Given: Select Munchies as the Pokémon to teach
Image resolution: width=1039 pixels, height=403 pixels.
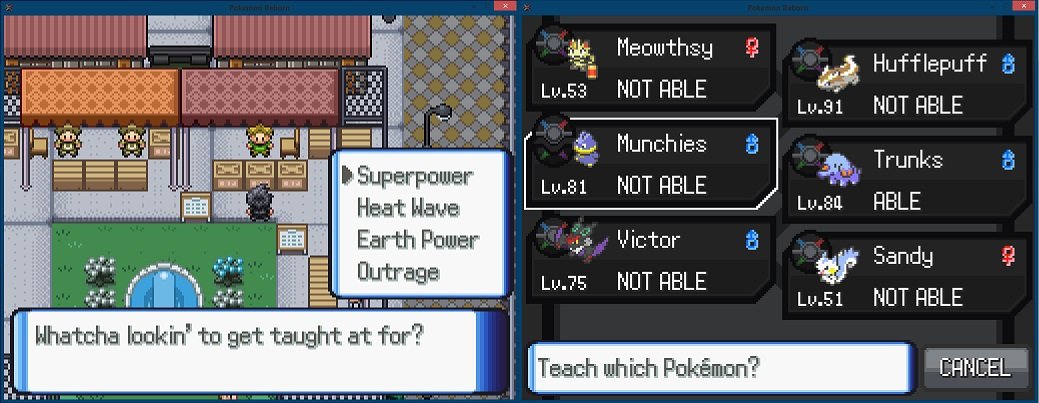Looking at the screenshot, I should (650, 165).
